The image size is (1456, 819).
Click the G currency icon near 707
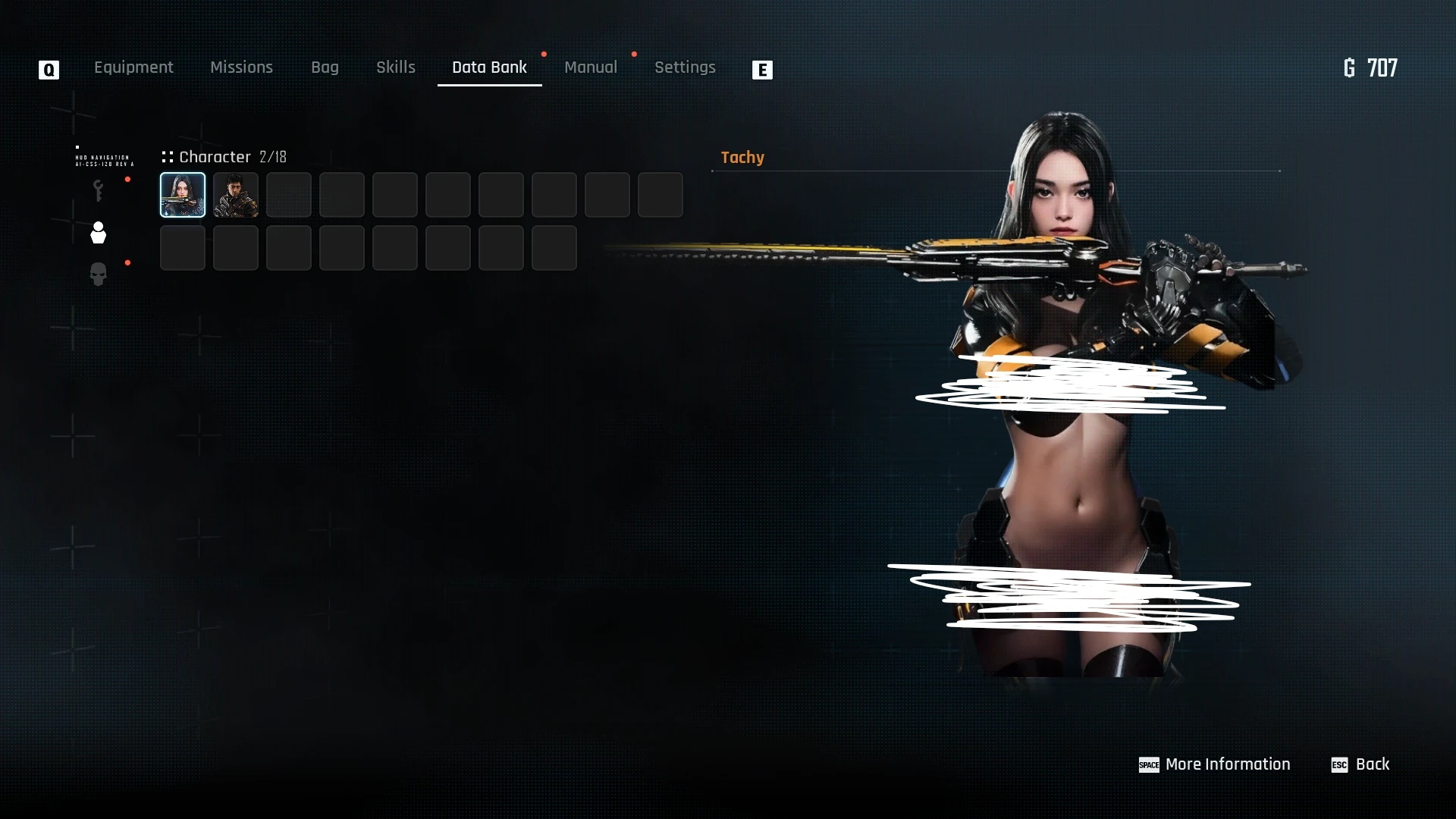click(1350, 67)
